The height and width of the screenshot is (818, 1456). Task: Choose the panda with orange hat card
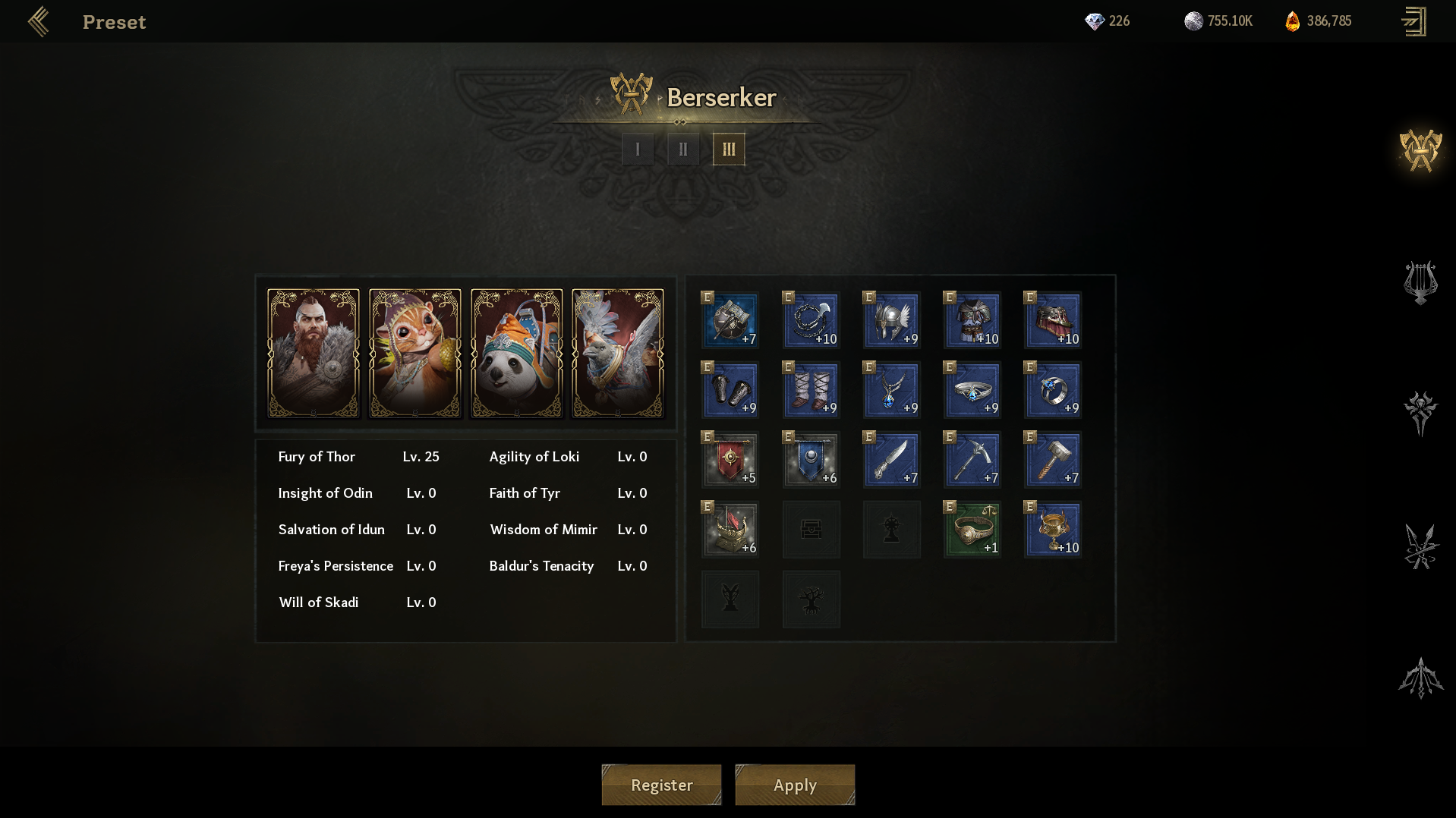[x=517, y=353]
